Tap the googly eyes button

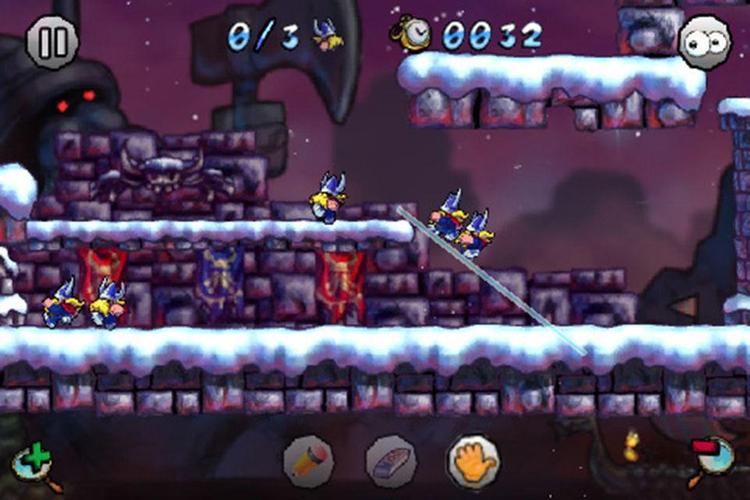(x=703, y=43)
